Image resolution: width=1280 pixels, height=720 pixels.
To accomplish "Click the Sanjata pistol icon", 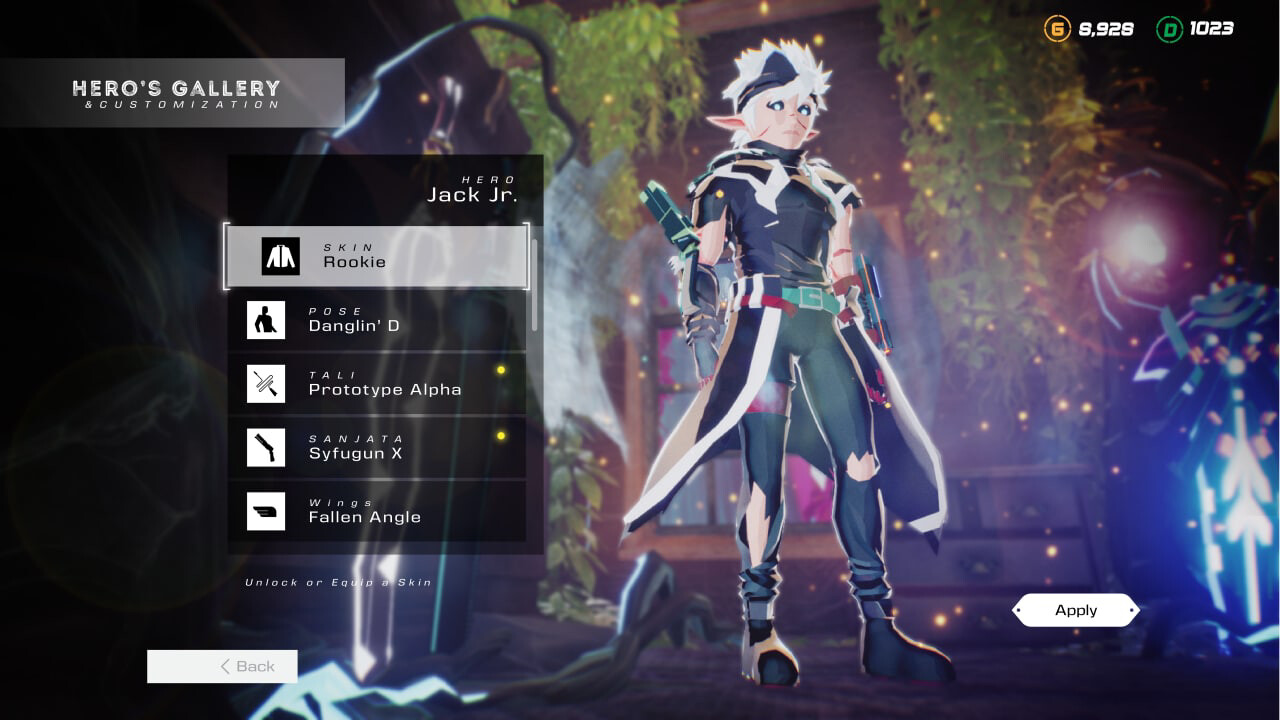I will coord(266,447).
